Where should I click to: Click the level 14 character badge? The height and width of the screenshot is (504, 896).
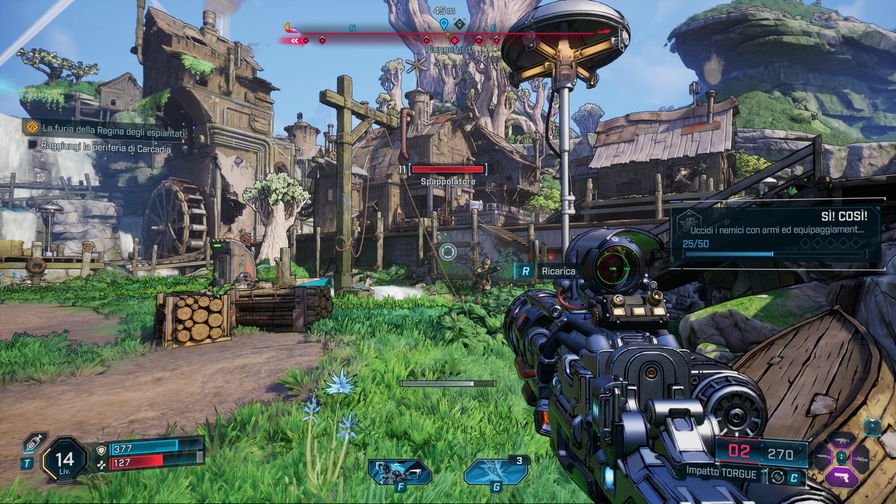click(x=65, y=460)
